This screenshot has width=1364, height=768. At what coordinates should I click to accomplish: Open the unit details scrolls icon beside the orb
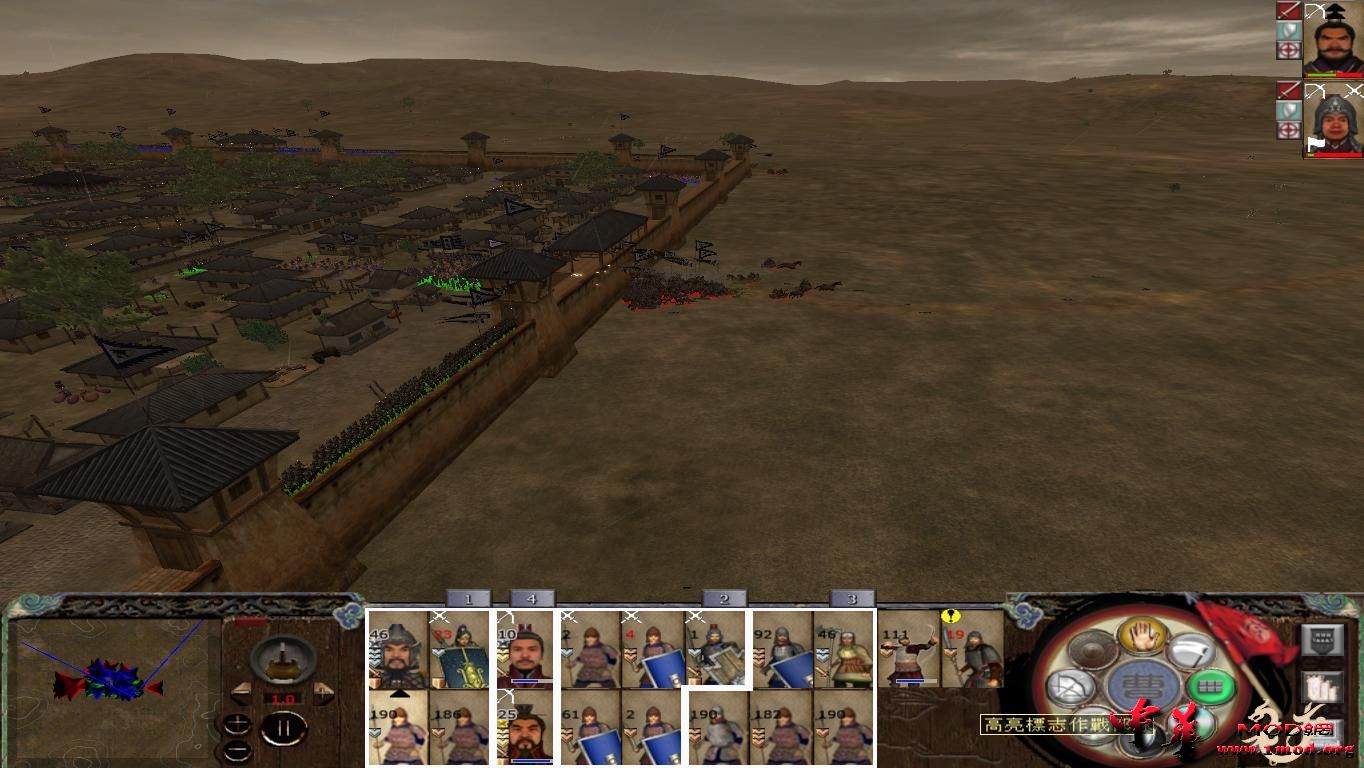[x=1321, y=688]
